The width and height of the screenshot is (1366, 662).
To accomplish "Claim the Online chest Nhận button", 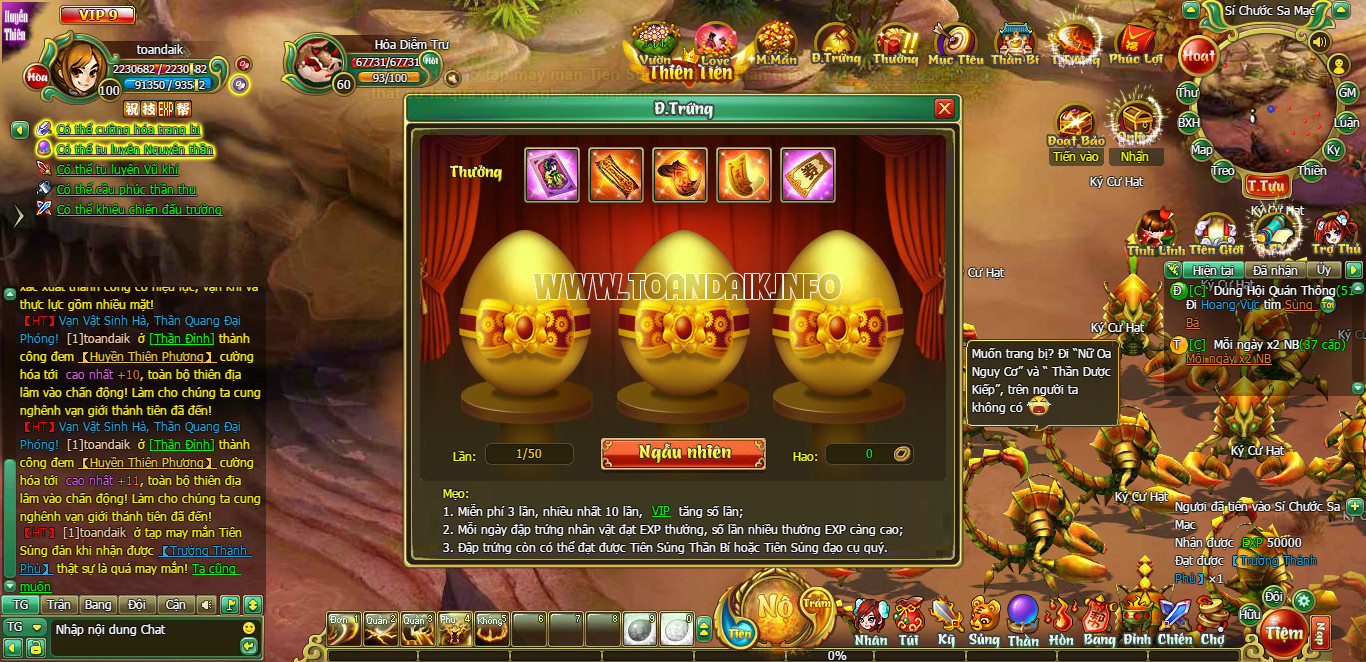I will [1135, 157].
